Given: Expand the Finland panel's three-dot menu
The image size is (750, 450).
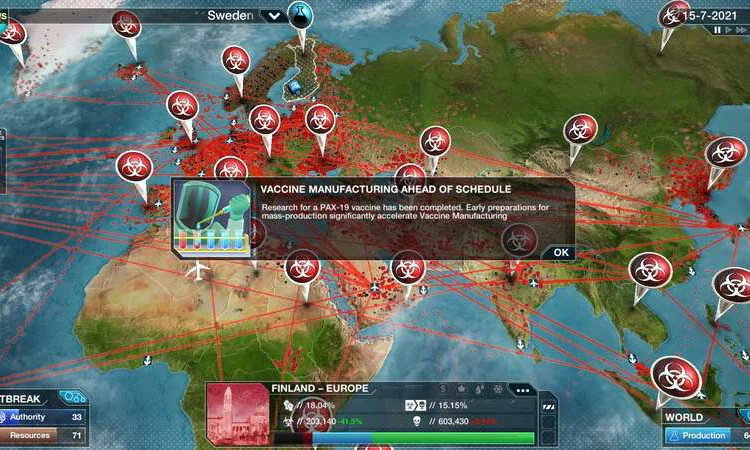Looking at the screenshot, I should pos(520,389).
